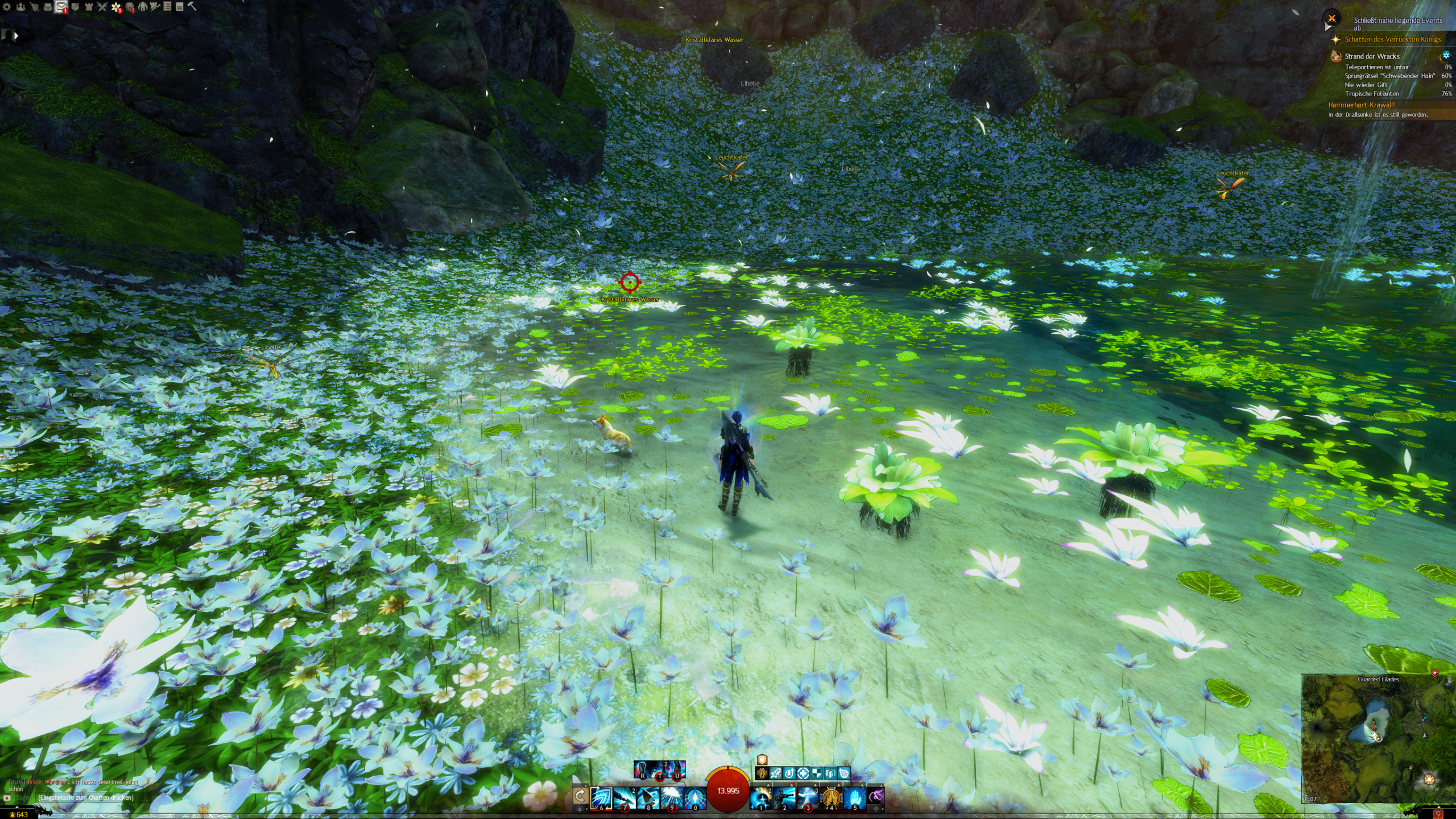Select the Schatten des Verrückten Königs tracker entry
Image resolution: width=1456 pixels, height=819 pixels.
1392,39
